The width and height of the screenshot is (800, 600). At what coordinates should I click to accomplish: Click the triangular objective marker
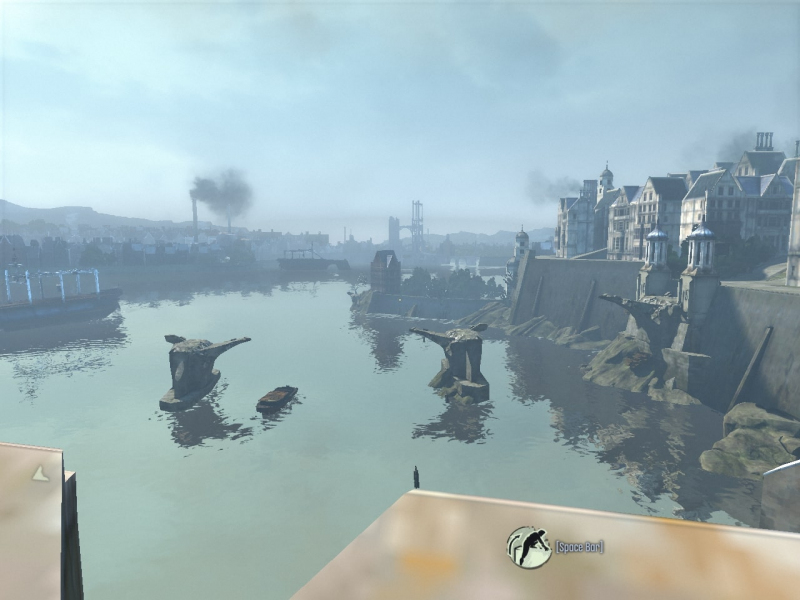[x=40, y=473]
